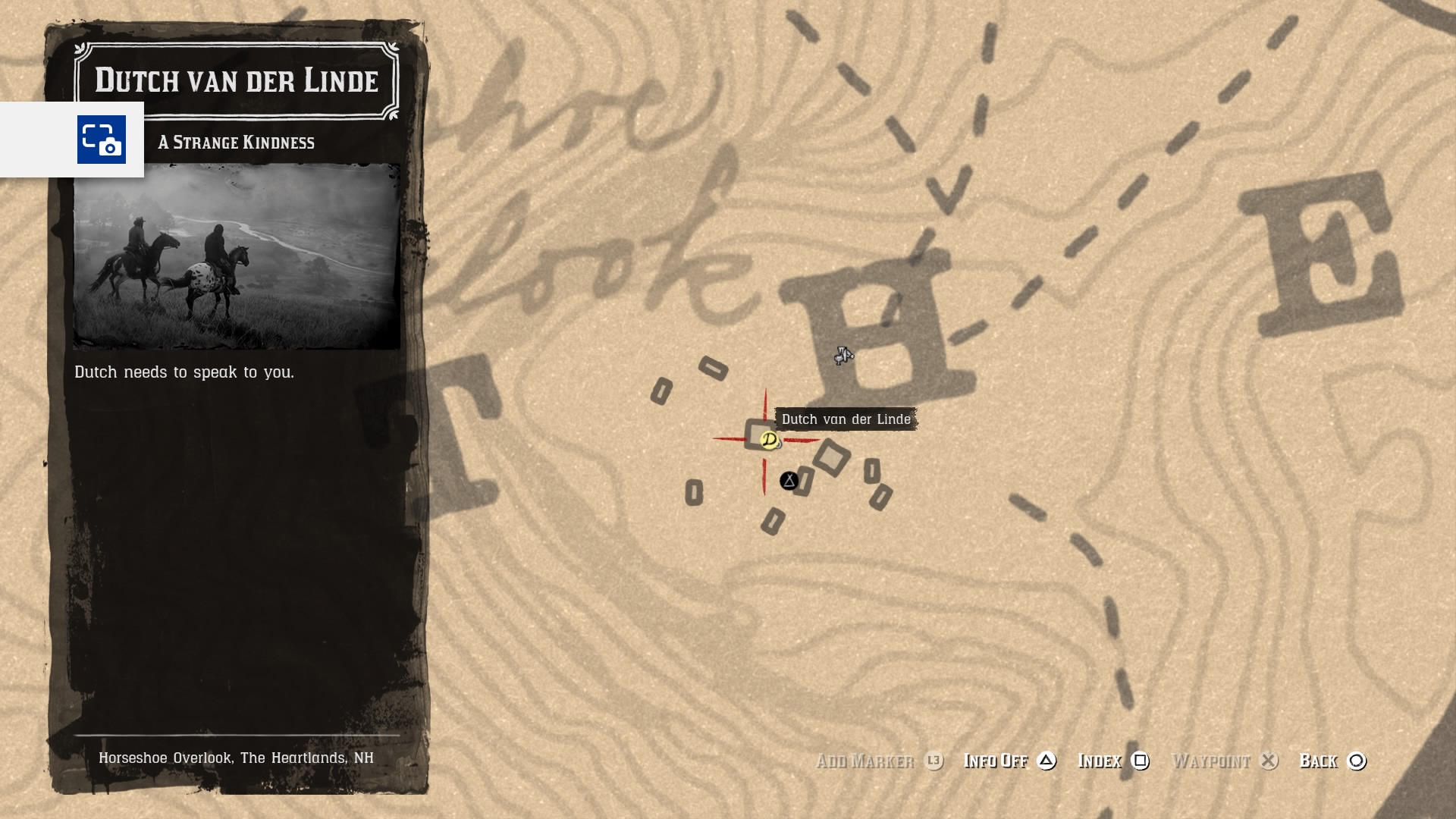Click the Add Marker option
The image size is (1456, 819).
coord(867,761)
